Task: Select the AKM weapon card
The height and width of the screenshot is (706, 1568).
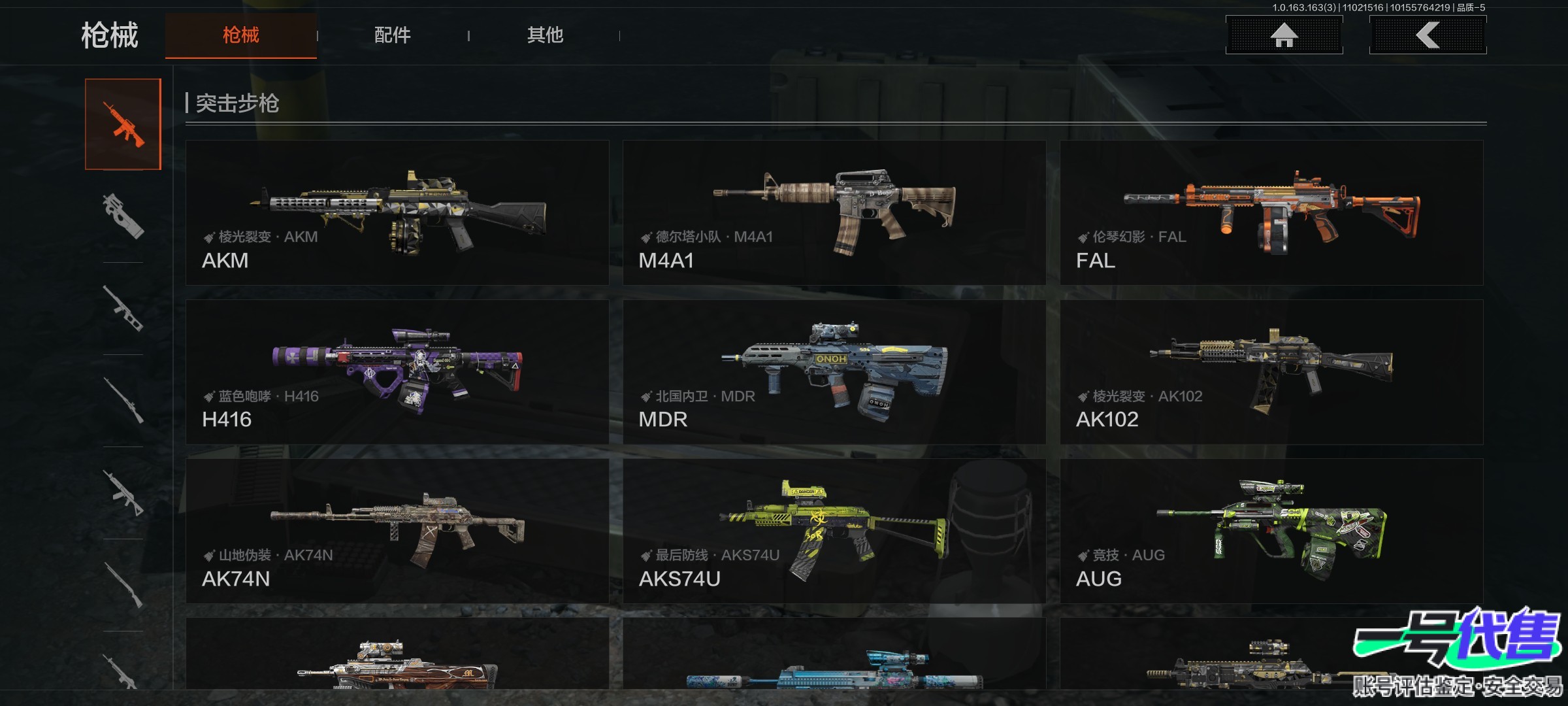Action: click(397, 212)
